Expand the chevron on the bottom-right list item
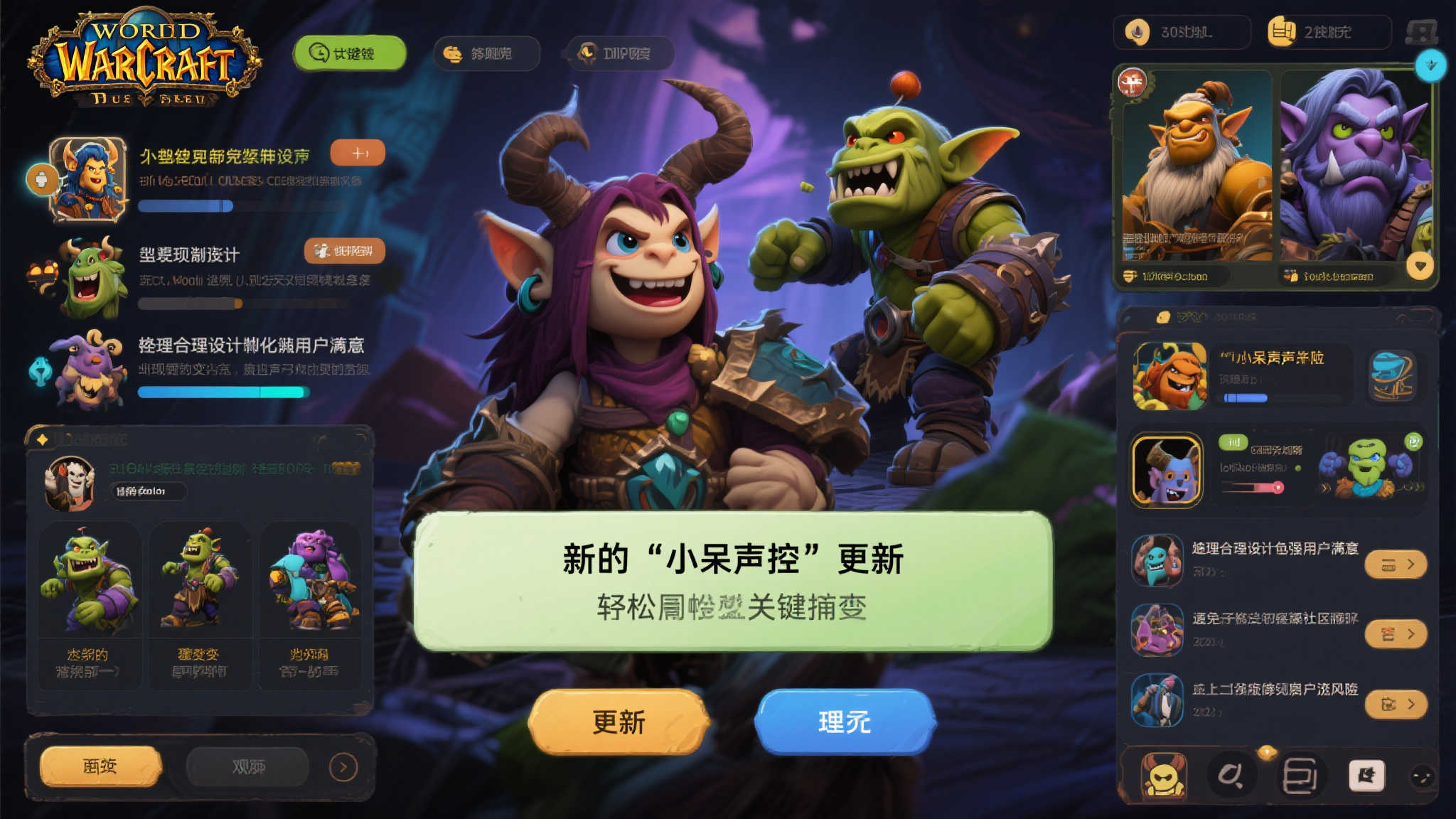Viewport: 1456px width, 819px height. pos(1411,705)
